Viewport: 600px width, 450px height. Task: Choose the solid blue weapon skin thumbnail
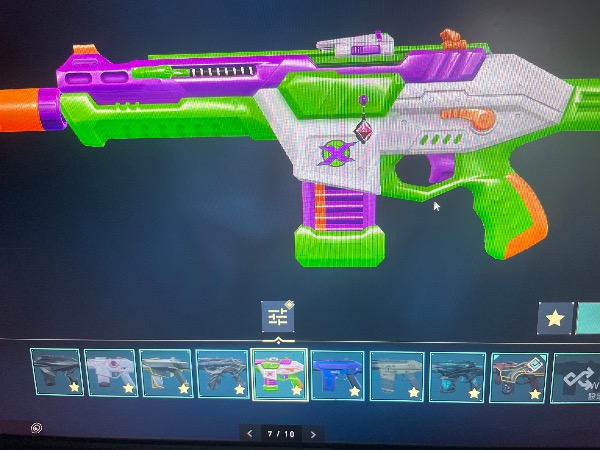click(x=337, y=375)
